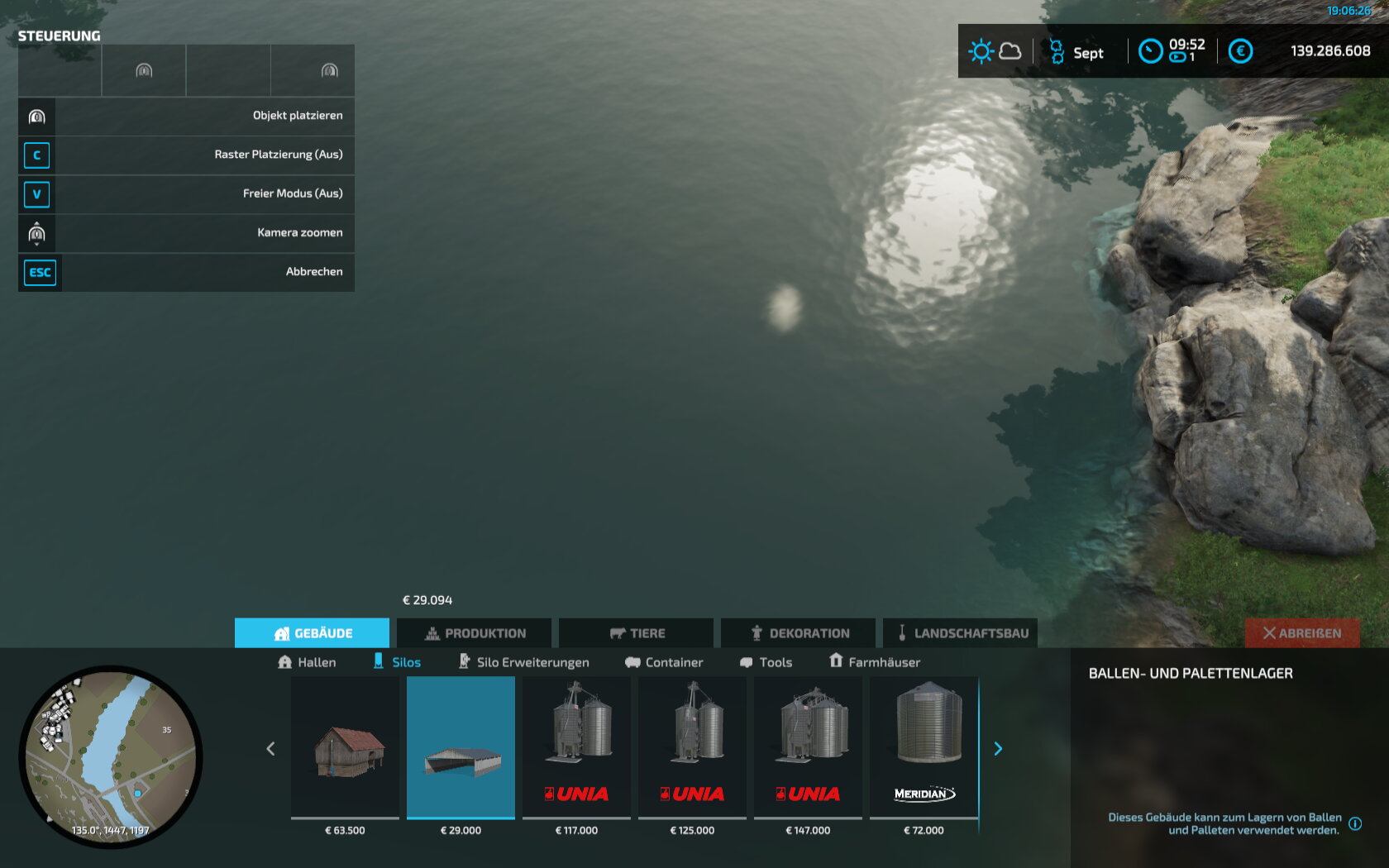
Task: Click the red Abreißen button
Action: coord(1302,633)
